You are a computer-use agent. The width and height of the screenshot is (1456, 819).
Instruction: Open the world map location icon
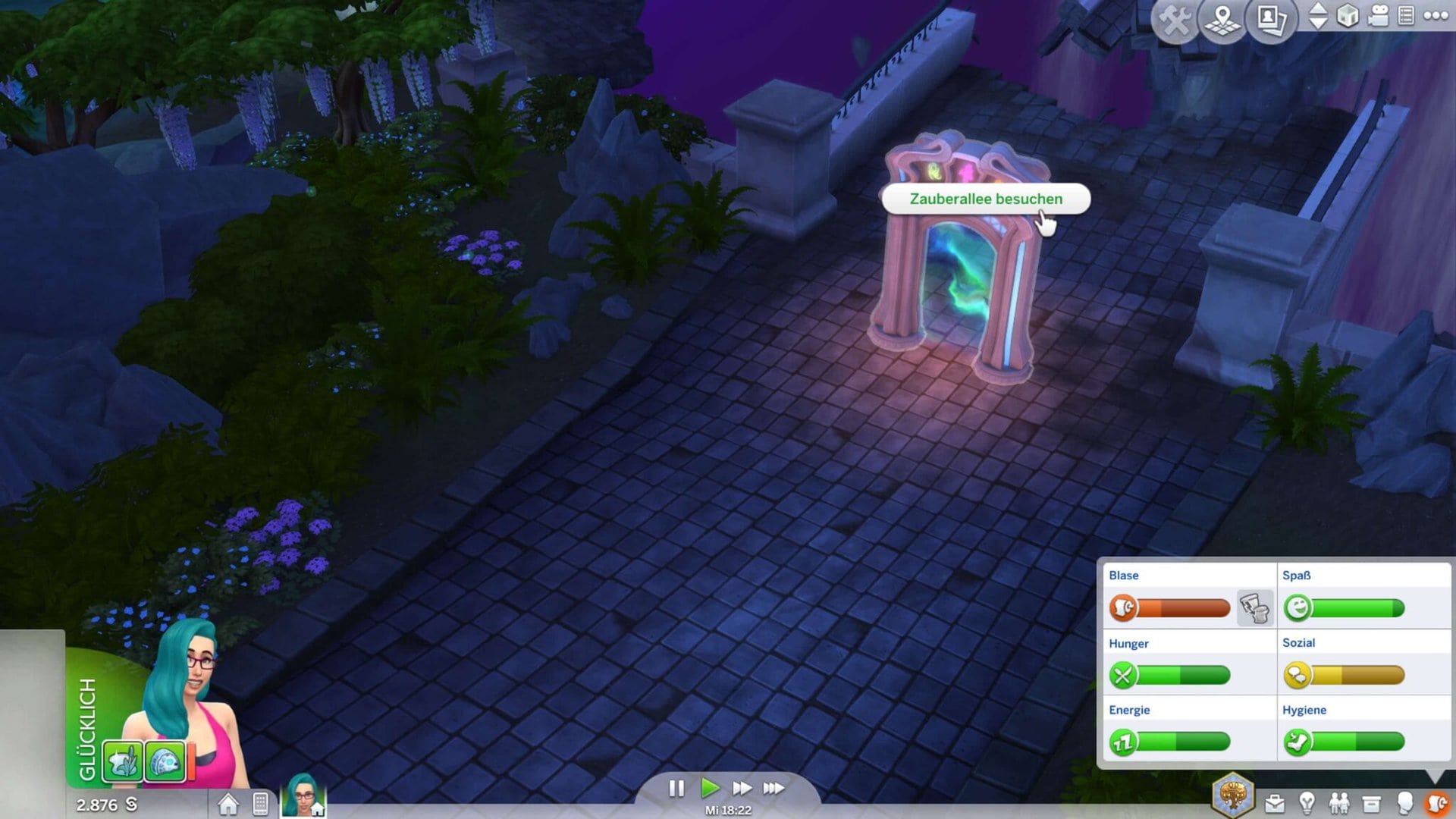(x=1222, y=20)
